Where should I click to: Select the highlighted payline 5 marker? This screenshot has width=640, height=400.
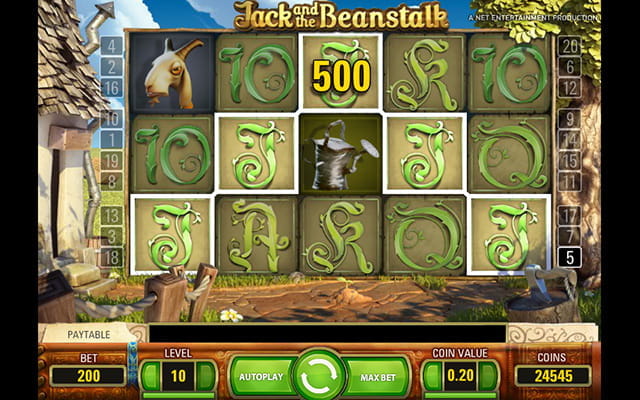[x=569, y=258]
